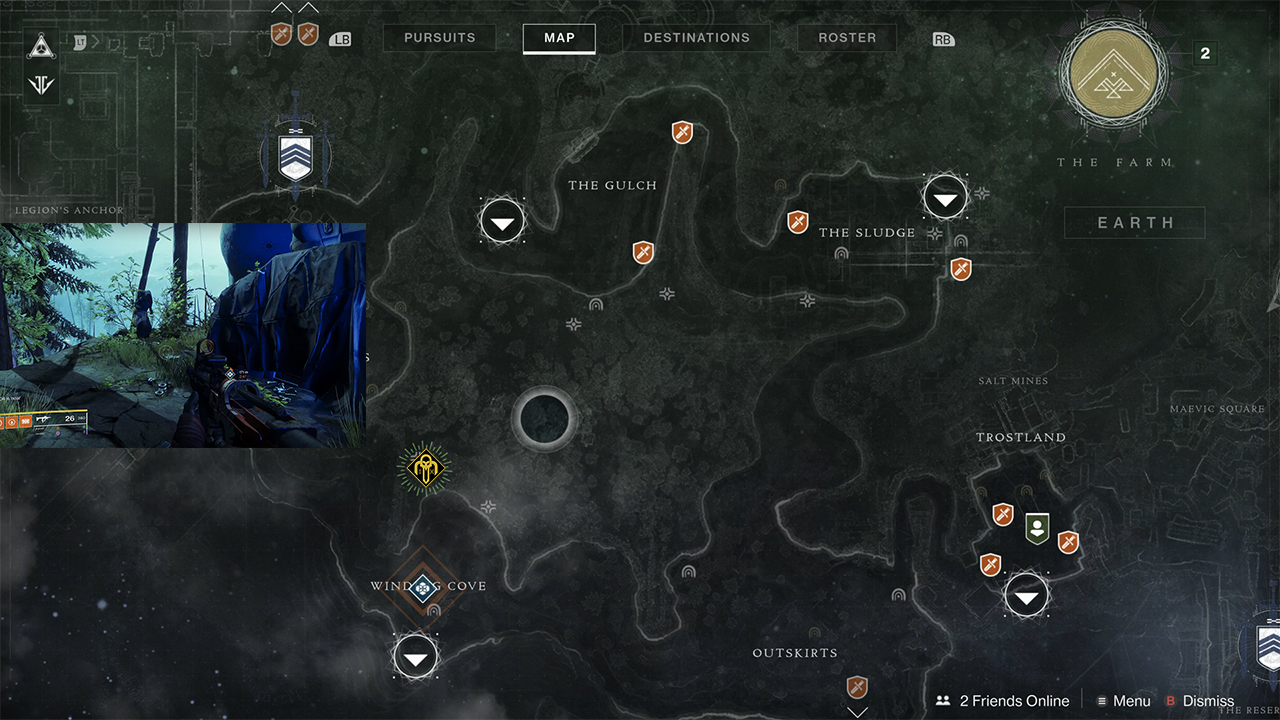The height and width of the screenshot is (720, 1280).
Task: Switch to the Pursuits tab
Action: coord(439,38)
